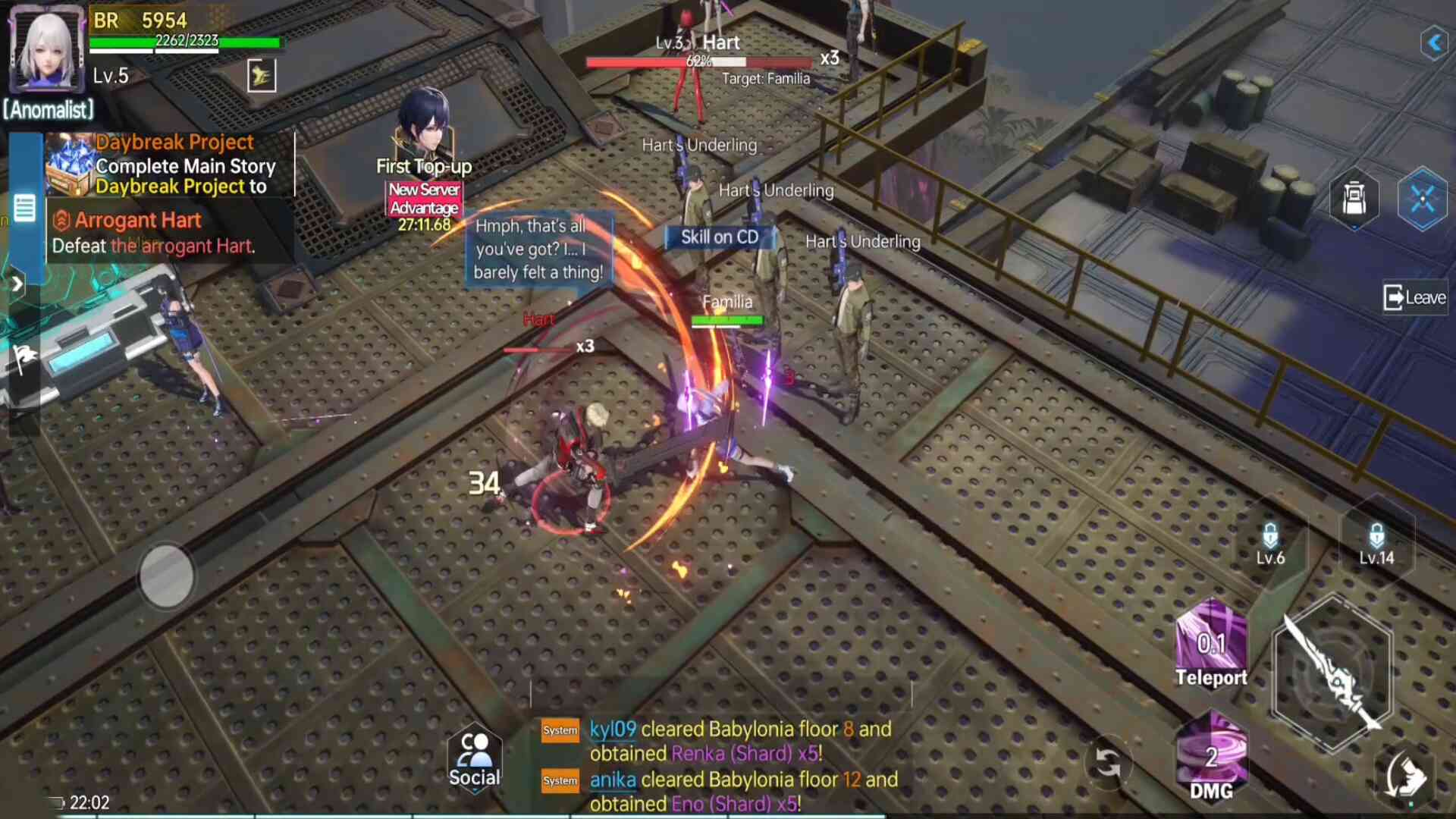Toggle the crossed-swords auto-battle button
The image size is (1456, 819).
(x=1422, y=200)
